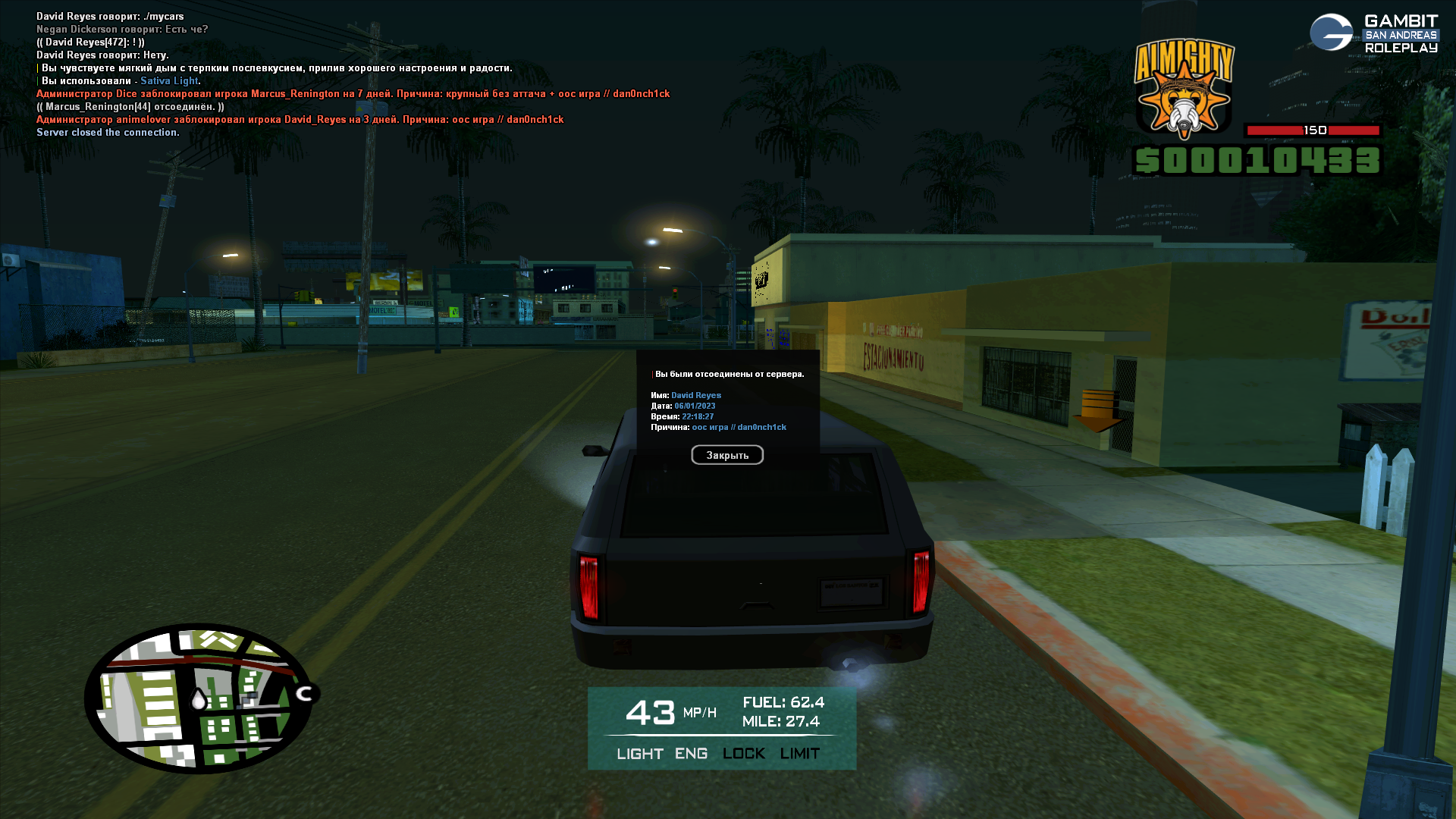The image size is (1456, 819).
Task: Toggle the LOCK indicator on the speedometer
Action: pyautogui.click(x=743, y=754)
